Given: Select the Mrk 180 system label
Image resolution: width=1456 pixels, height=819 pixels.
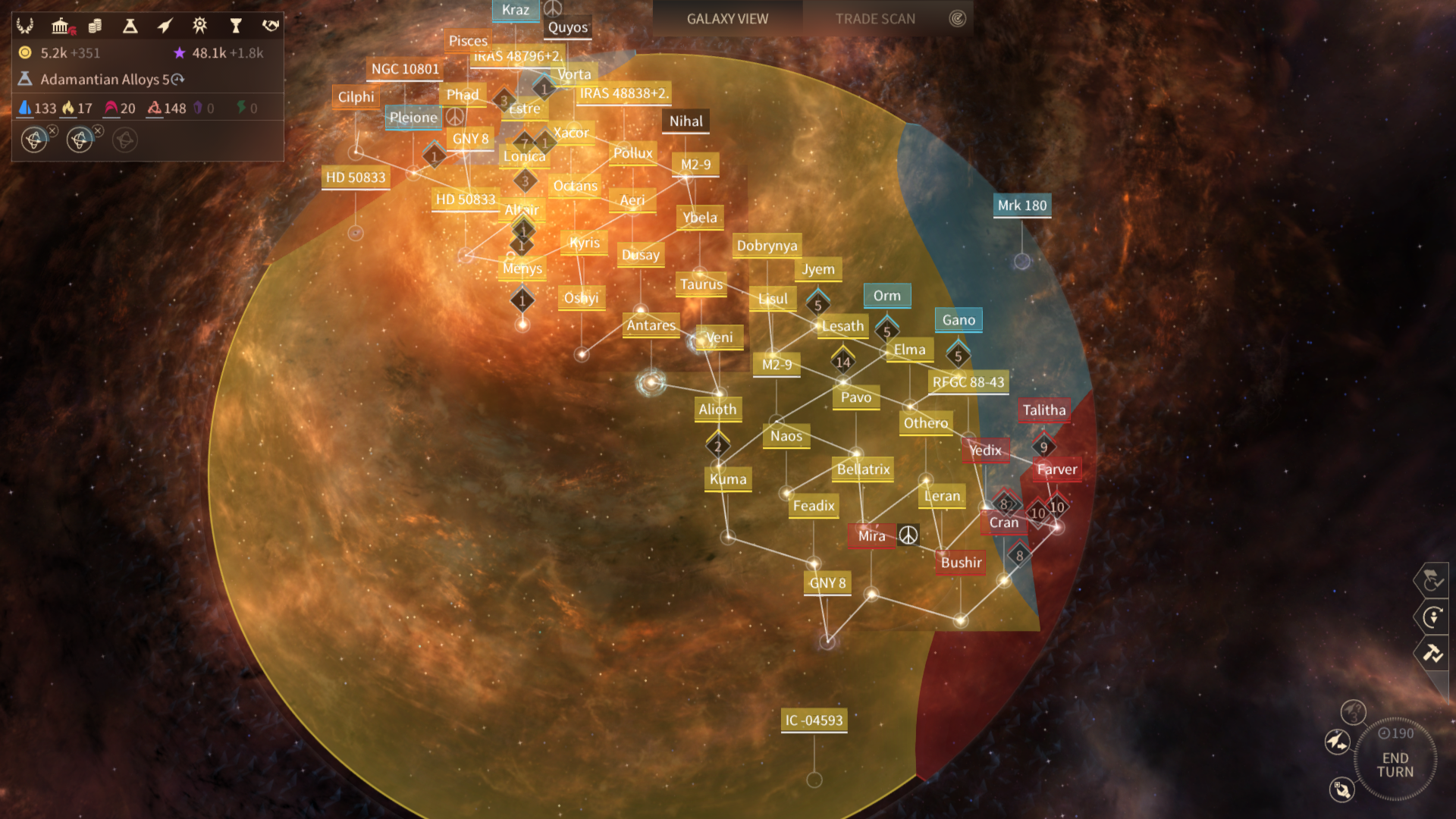Looking at the screenshot, I should (x=1021, y=206).
